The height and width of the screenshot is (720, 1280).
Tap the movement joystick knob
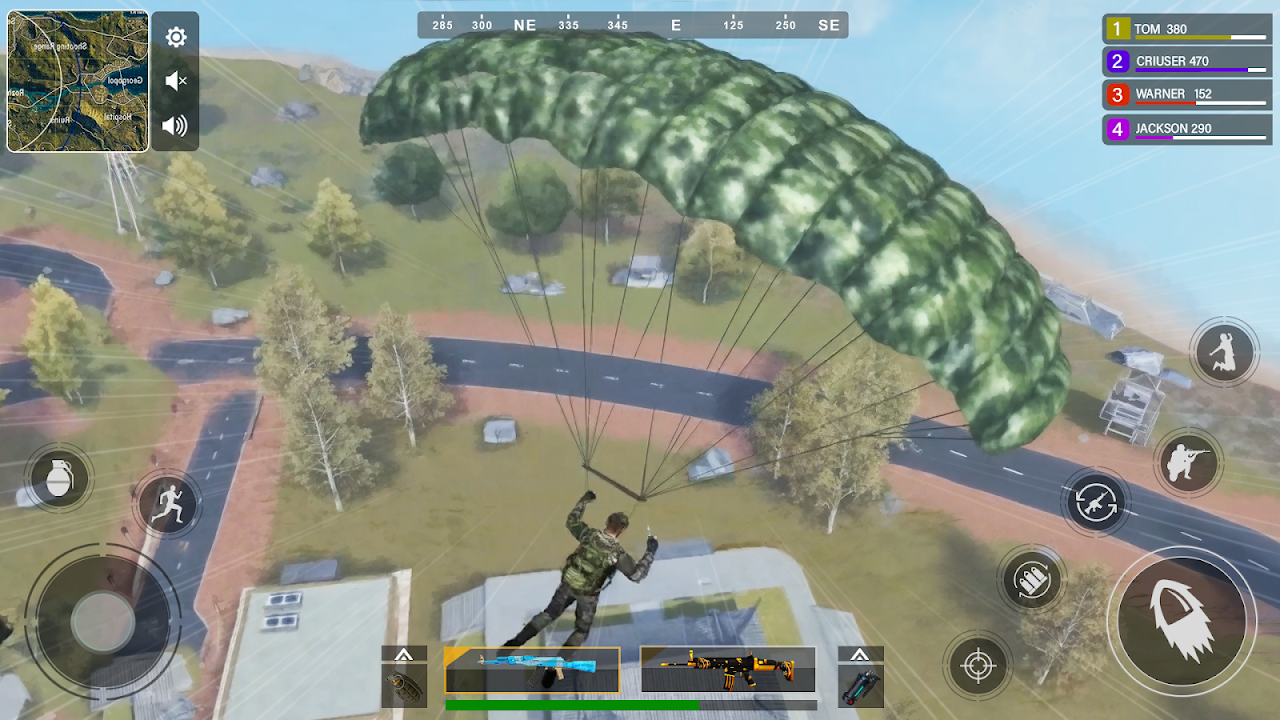[x=102, y=621]
